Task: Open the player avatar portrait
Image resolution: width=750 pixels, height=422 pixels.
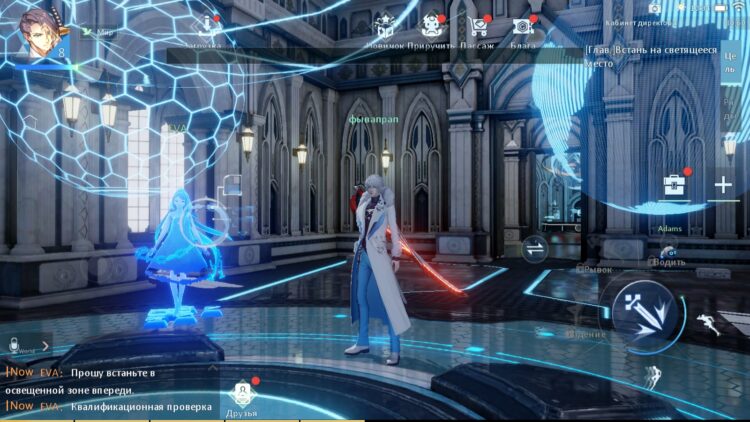Action: (x=43, y=31)
